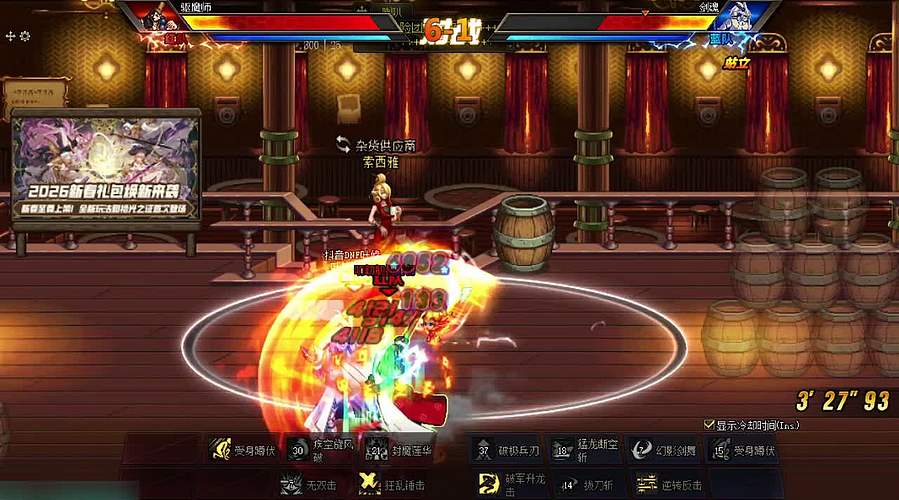
Task: Activate the 破军升龙击 skill
Action: pos(489,485)
